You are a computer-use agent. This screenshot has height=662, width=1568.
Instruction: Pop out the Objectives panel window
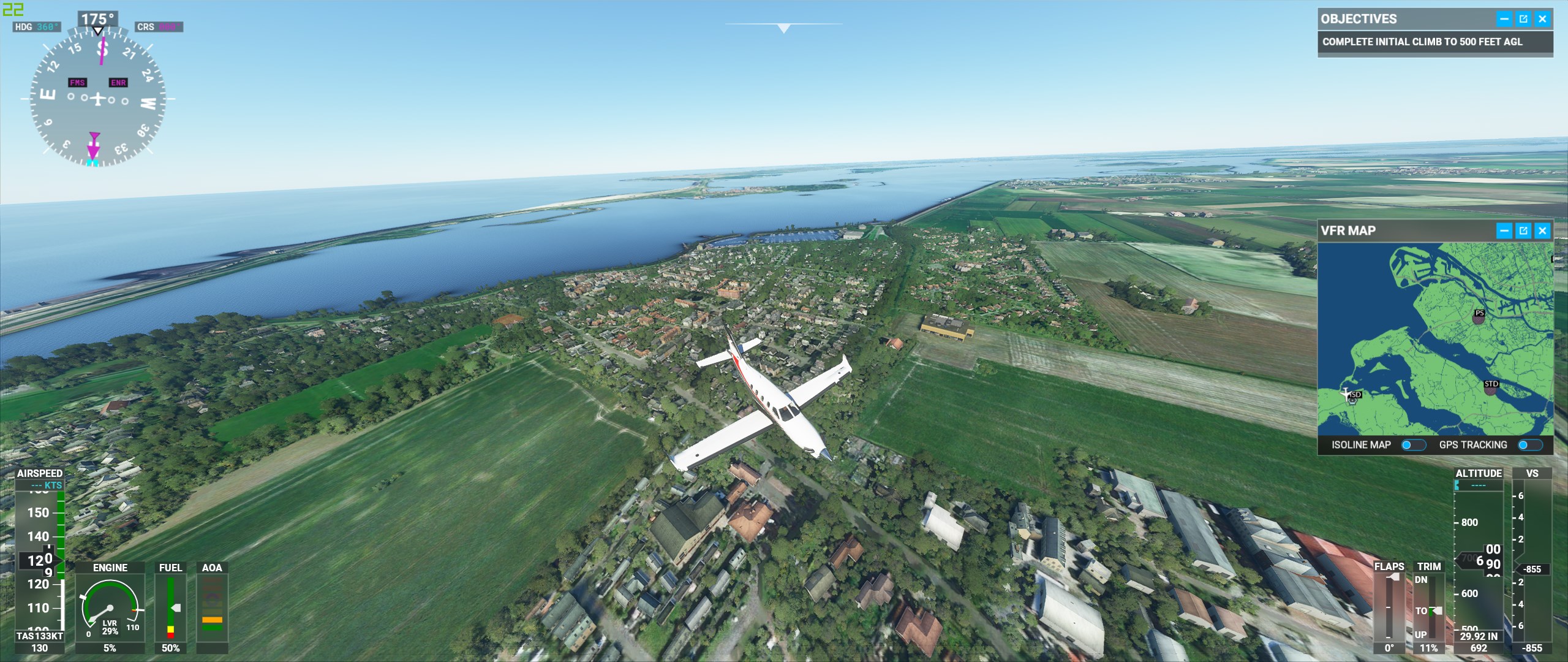tap(1523, 19)
